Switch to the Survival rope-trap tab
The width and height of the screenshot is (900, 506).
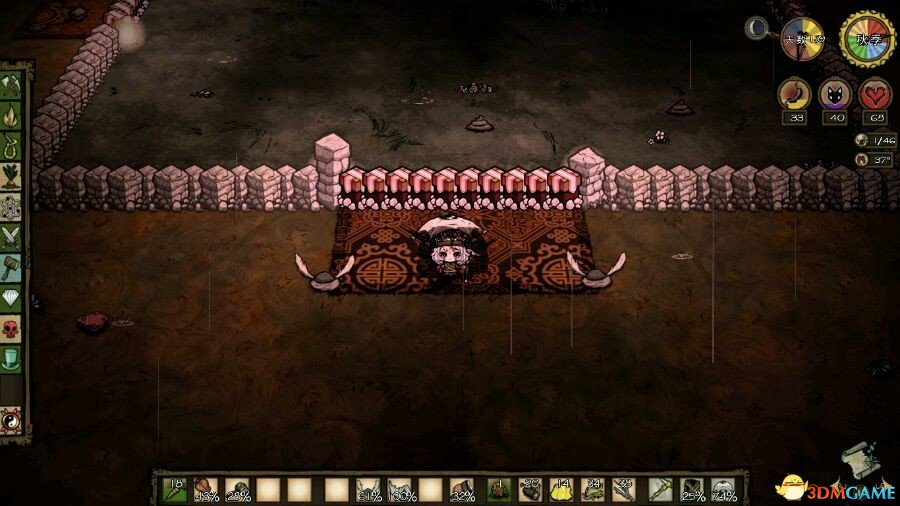click(x=13, y=147)
